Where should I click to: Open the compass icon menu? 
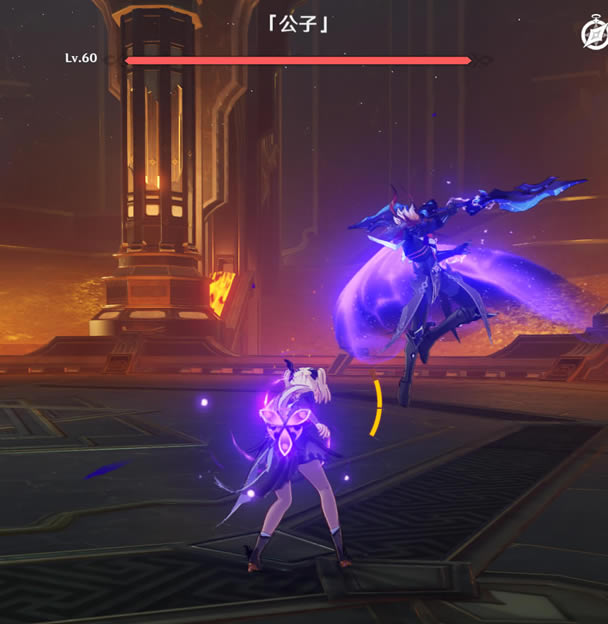[593, 34]
